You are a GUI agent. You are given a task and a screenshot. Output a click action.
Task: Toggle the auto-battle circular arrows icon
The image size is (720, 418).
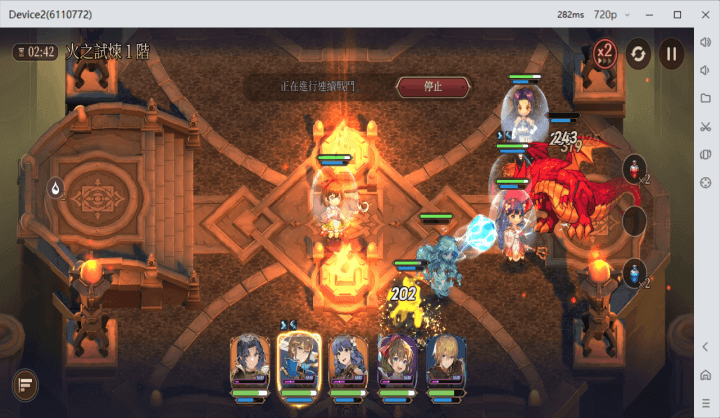click(x=638, y=53)
